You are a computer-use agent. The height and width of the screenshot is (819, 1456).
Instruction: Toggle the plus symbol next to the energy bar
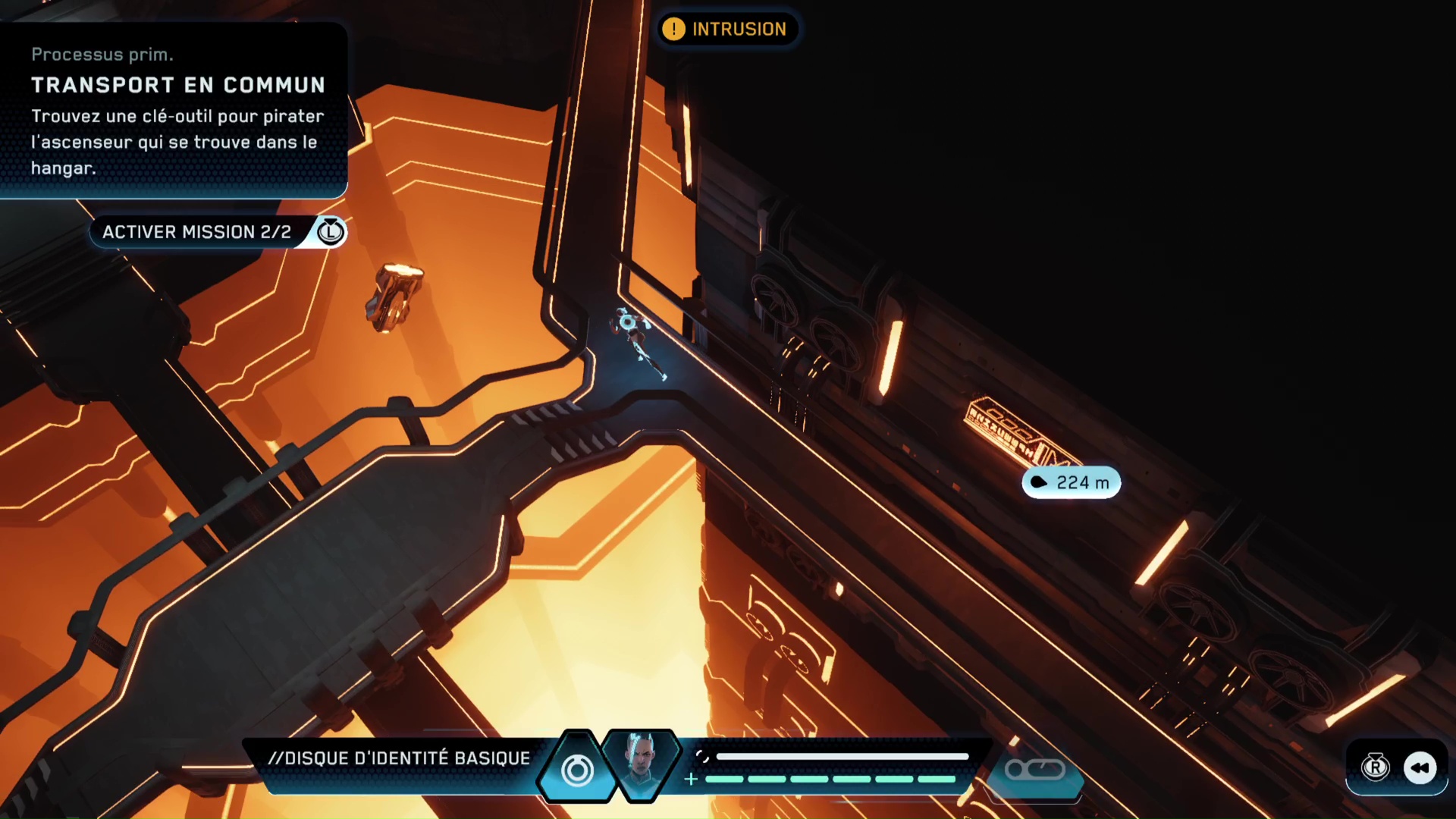[690, 778]
